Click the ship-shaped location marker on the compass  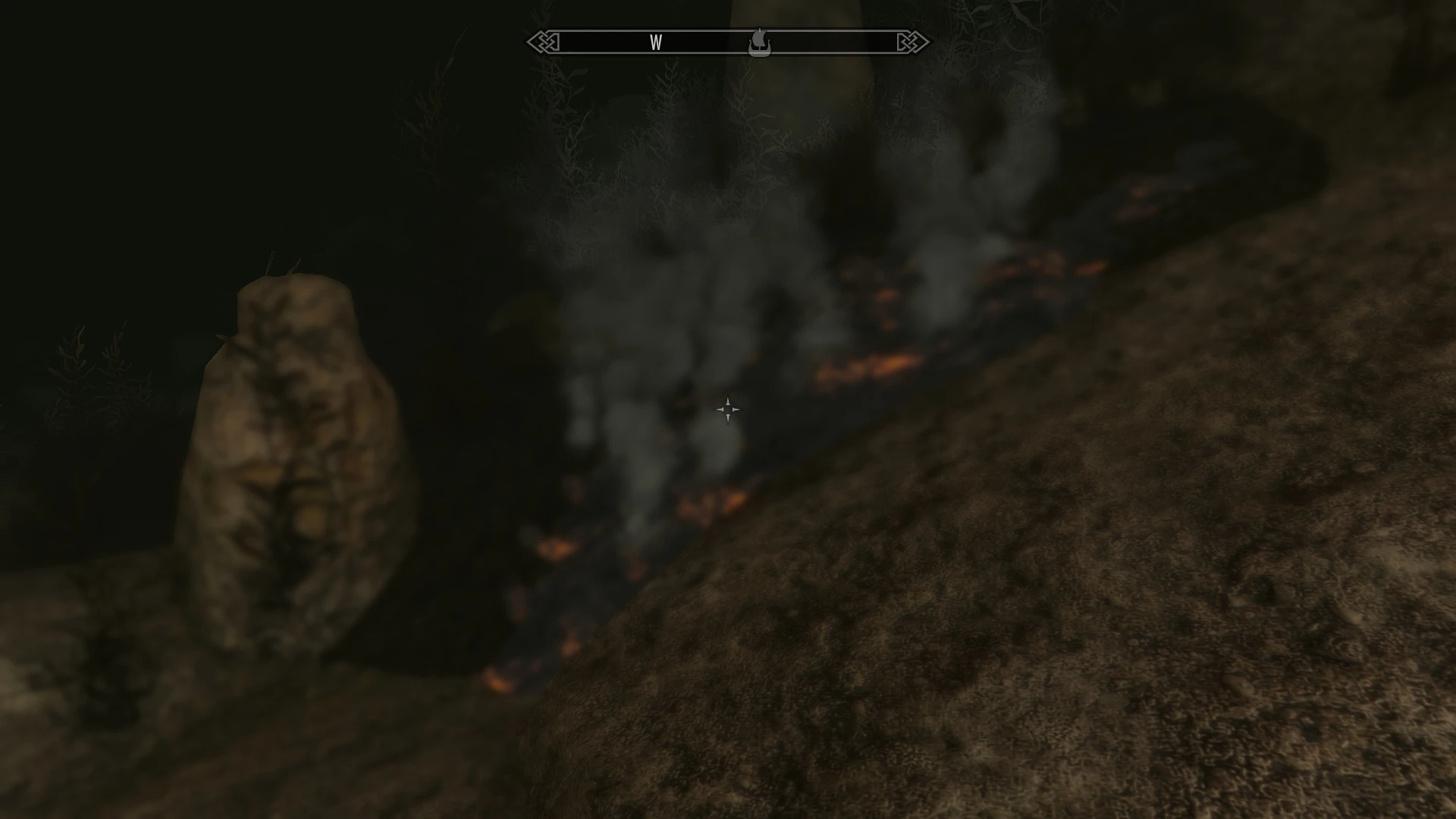tap(759, 42)
